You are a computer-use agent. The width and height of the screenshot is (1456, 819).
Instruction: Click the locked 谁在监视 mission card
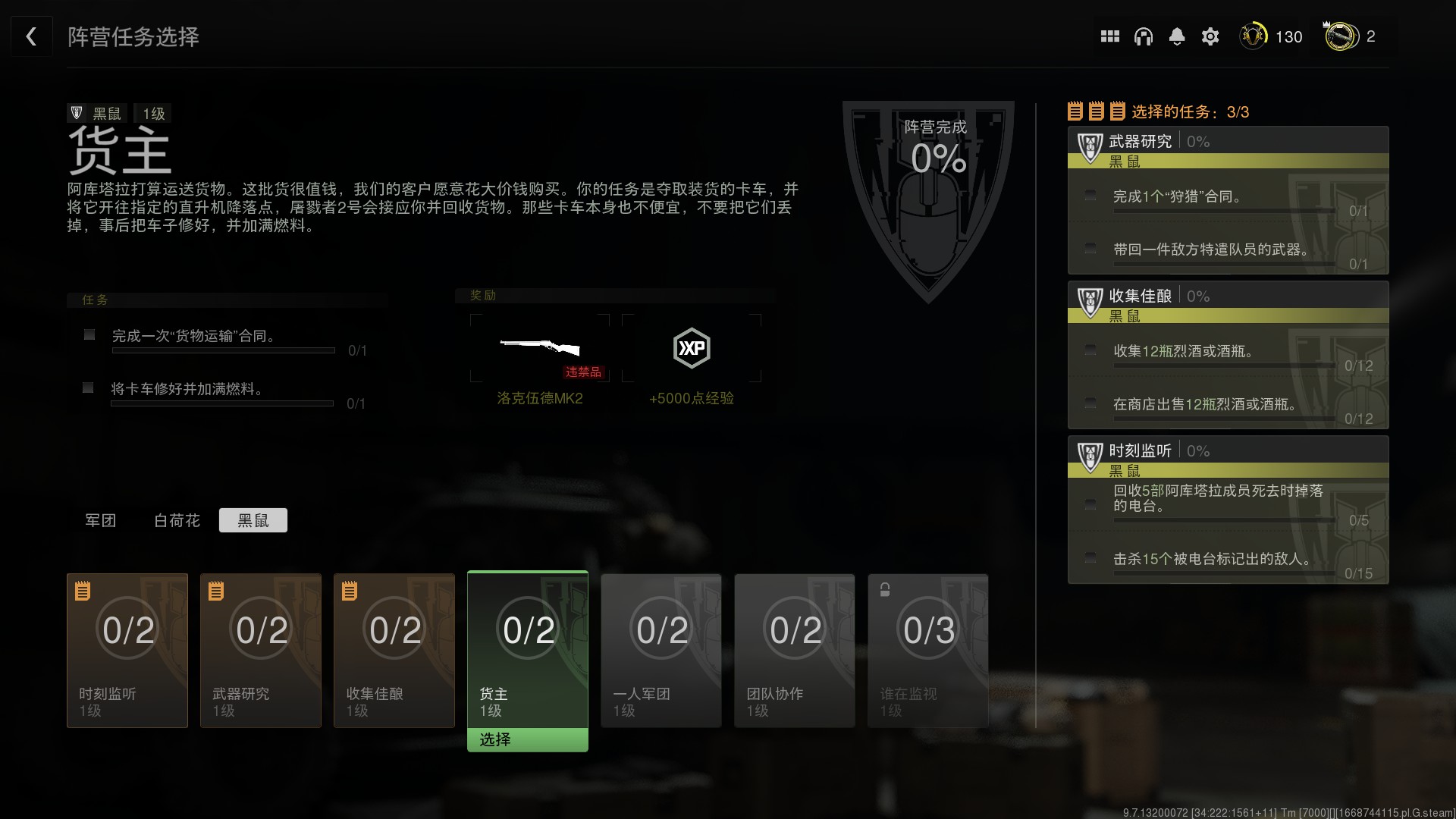pyautogui.click(x=928, y=650)
